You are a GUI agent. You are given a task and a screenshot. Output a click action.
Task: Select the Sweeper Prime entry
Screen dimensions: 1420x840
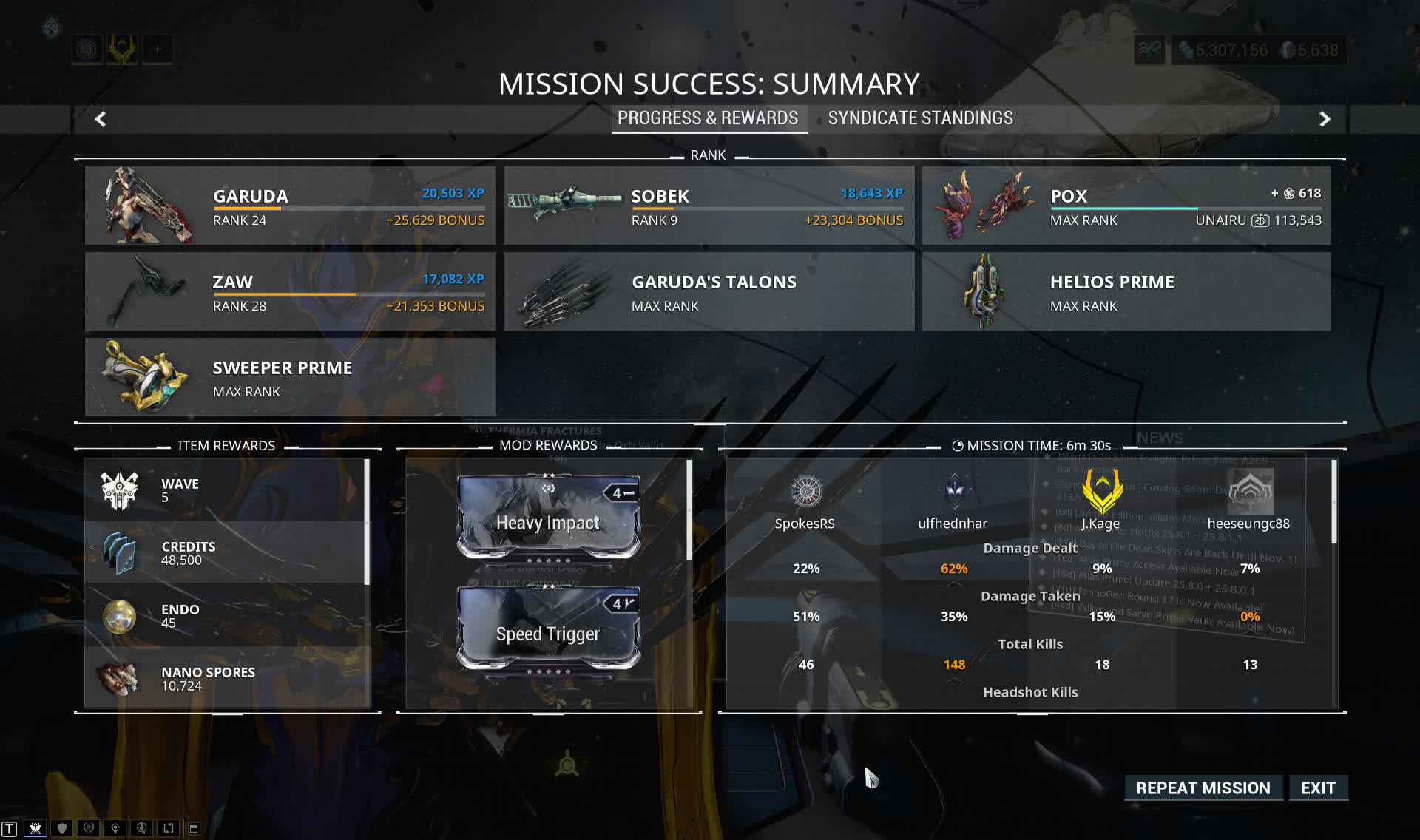290,377
